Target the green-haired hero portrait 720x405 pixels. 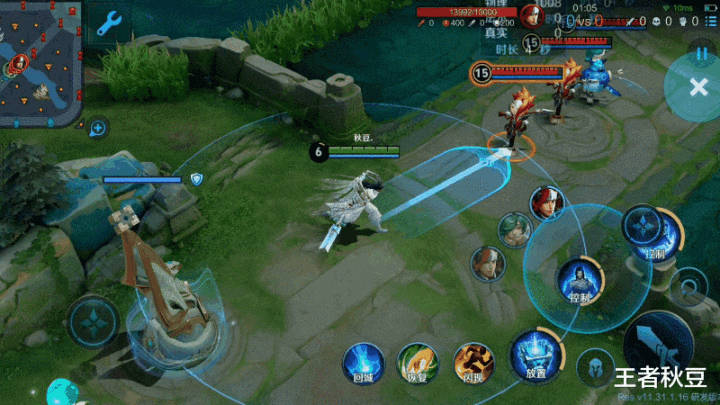click(x=515, y=228)
